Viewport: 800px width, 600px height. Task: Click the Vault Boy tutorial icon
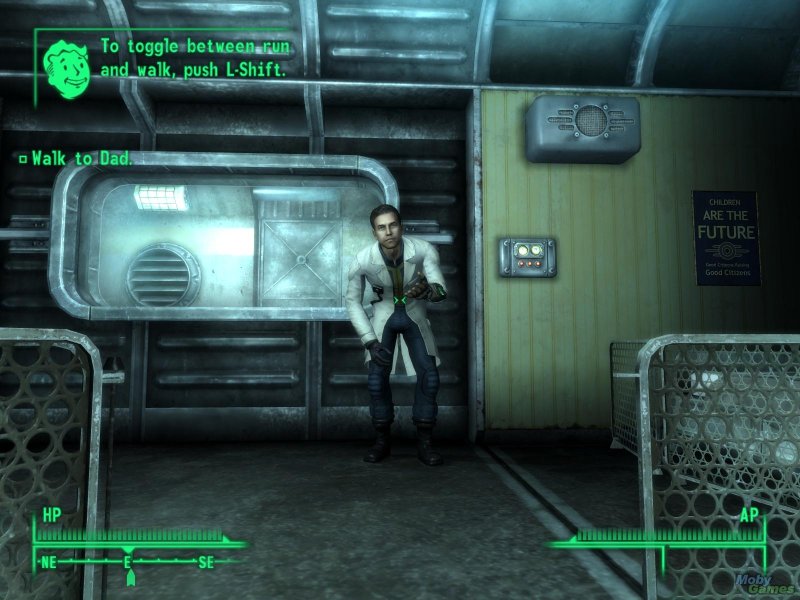click(66, 60)
